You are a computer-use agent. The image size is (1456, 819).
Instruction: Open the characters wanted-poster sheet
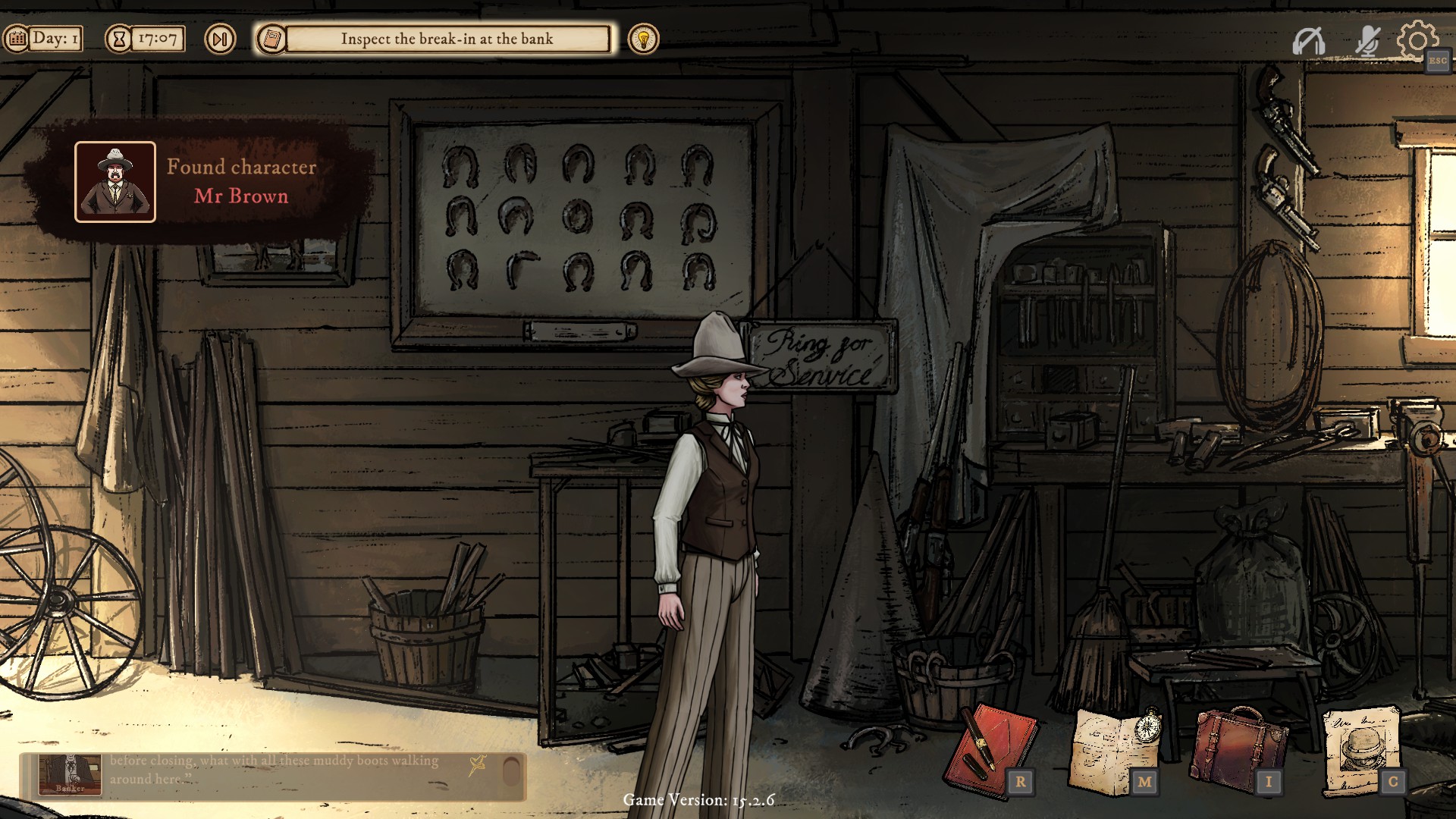click(x=1361, y=750)
